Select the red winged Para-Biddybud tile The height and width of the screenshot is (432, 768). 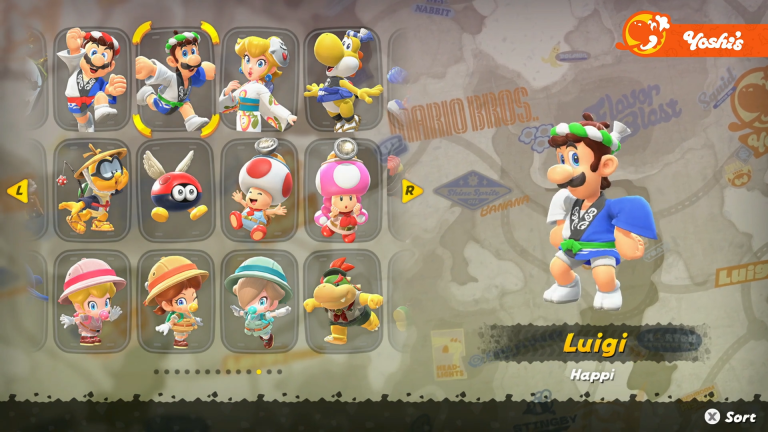176,190
